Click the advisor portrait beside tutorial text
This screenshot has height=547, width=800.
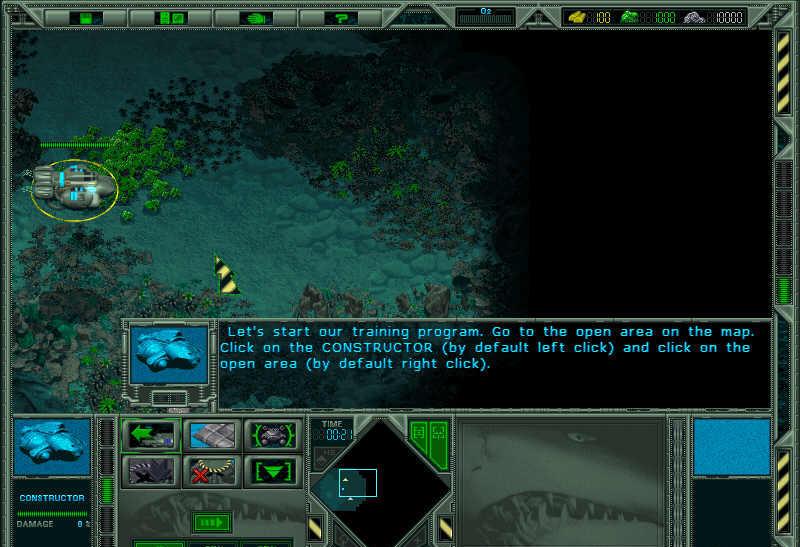pyautogui.click(x=169, y=354)
